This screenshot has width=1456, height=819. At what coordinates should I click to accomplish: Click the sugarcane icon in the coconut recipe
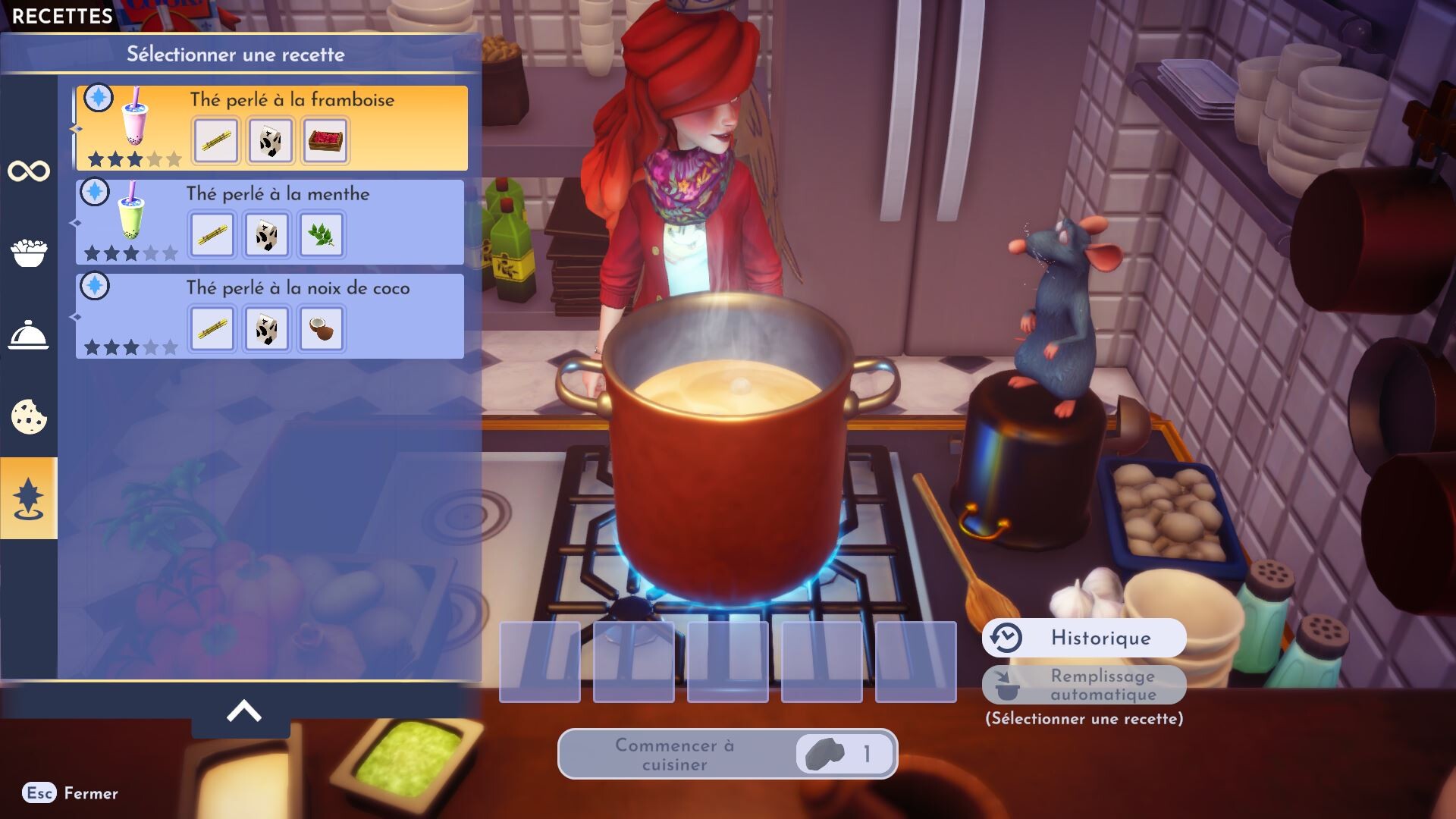coord(212,328)
